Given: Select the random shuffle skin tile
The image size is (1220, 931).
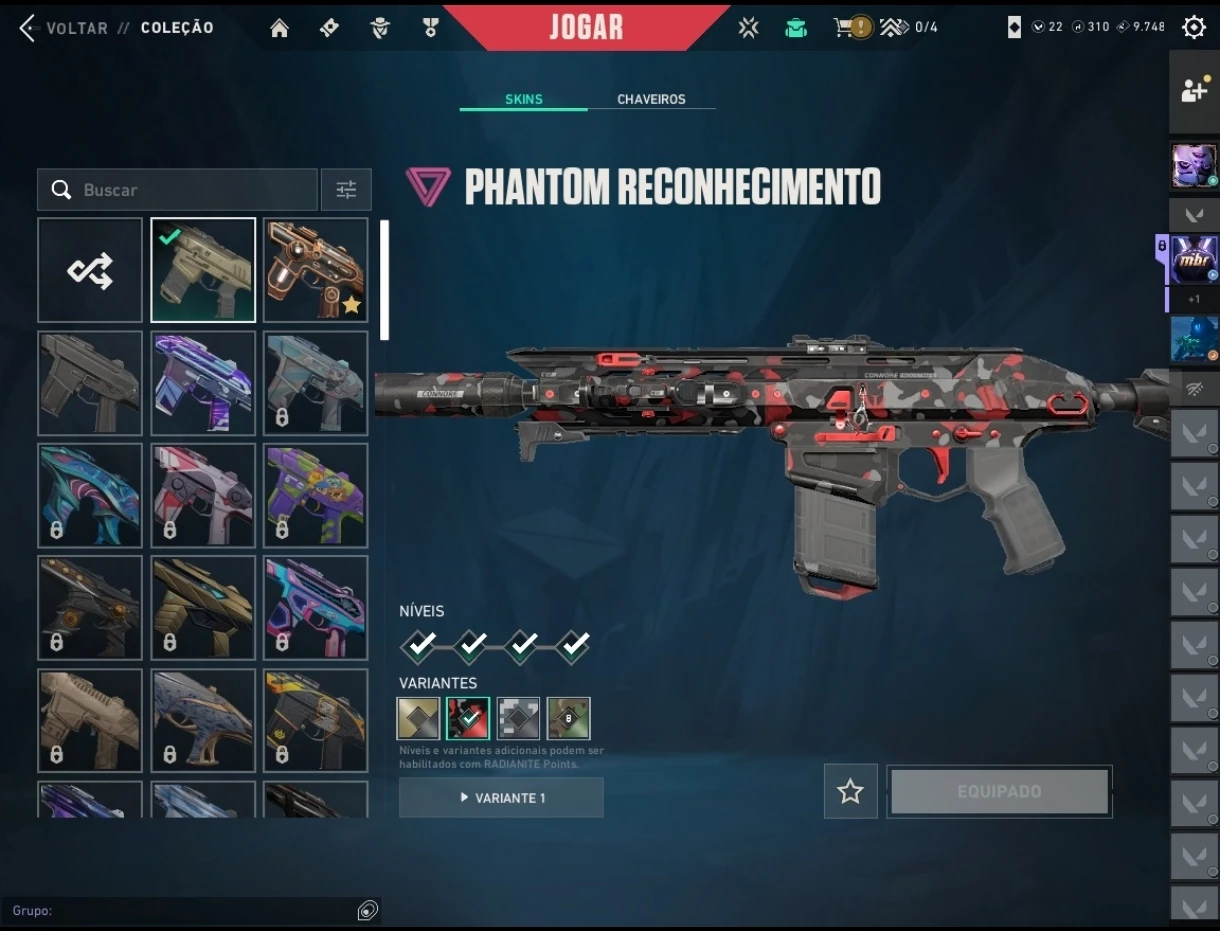Looking at the screenshot, I should point(90,271).
